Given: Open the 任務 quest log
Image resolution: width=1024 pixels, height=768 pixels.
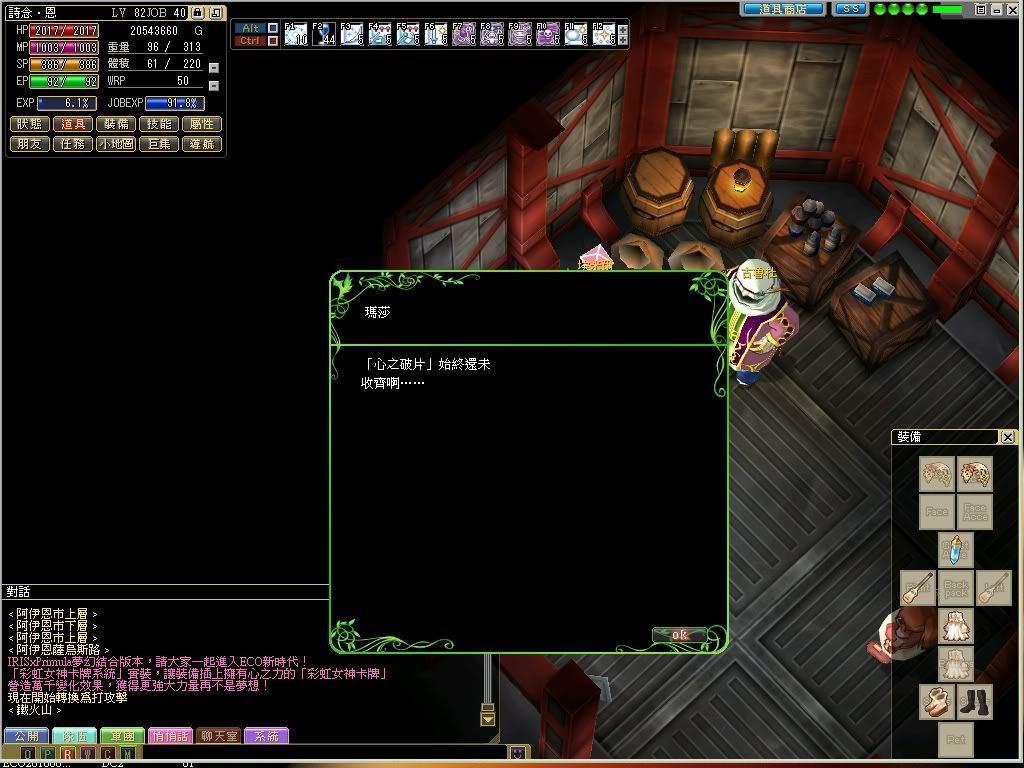Looking at the screenshot, I should coord(73,144).
